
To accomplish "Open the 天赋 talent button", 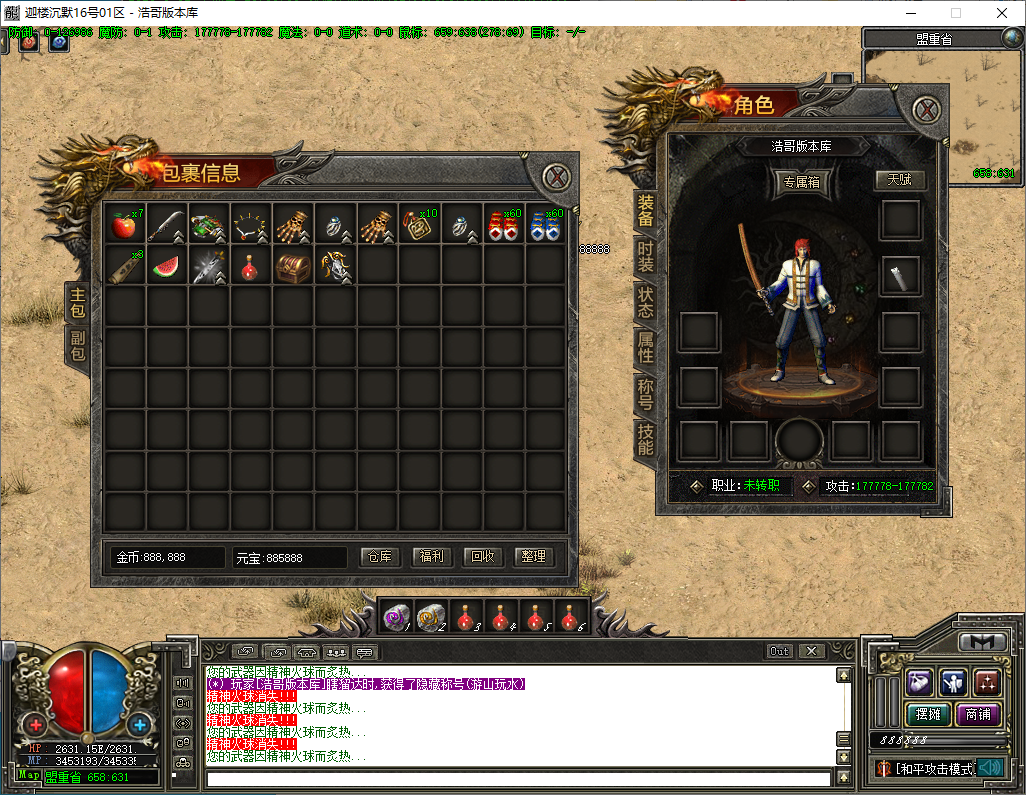I will click(x=900, y=180).
